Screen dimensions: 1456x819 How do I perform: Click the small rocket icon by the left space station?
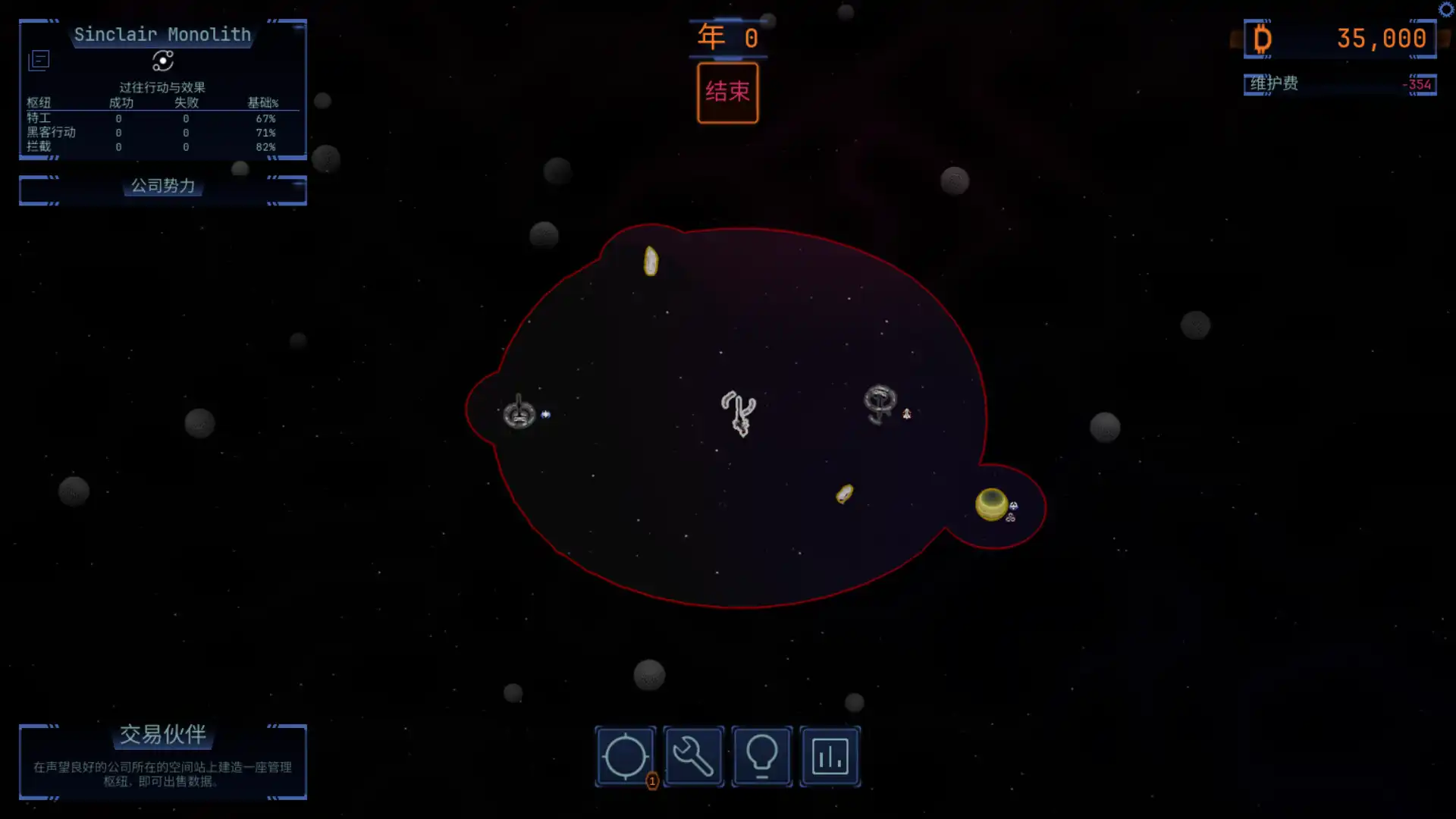pyautogui.click(x=544, y=413)
